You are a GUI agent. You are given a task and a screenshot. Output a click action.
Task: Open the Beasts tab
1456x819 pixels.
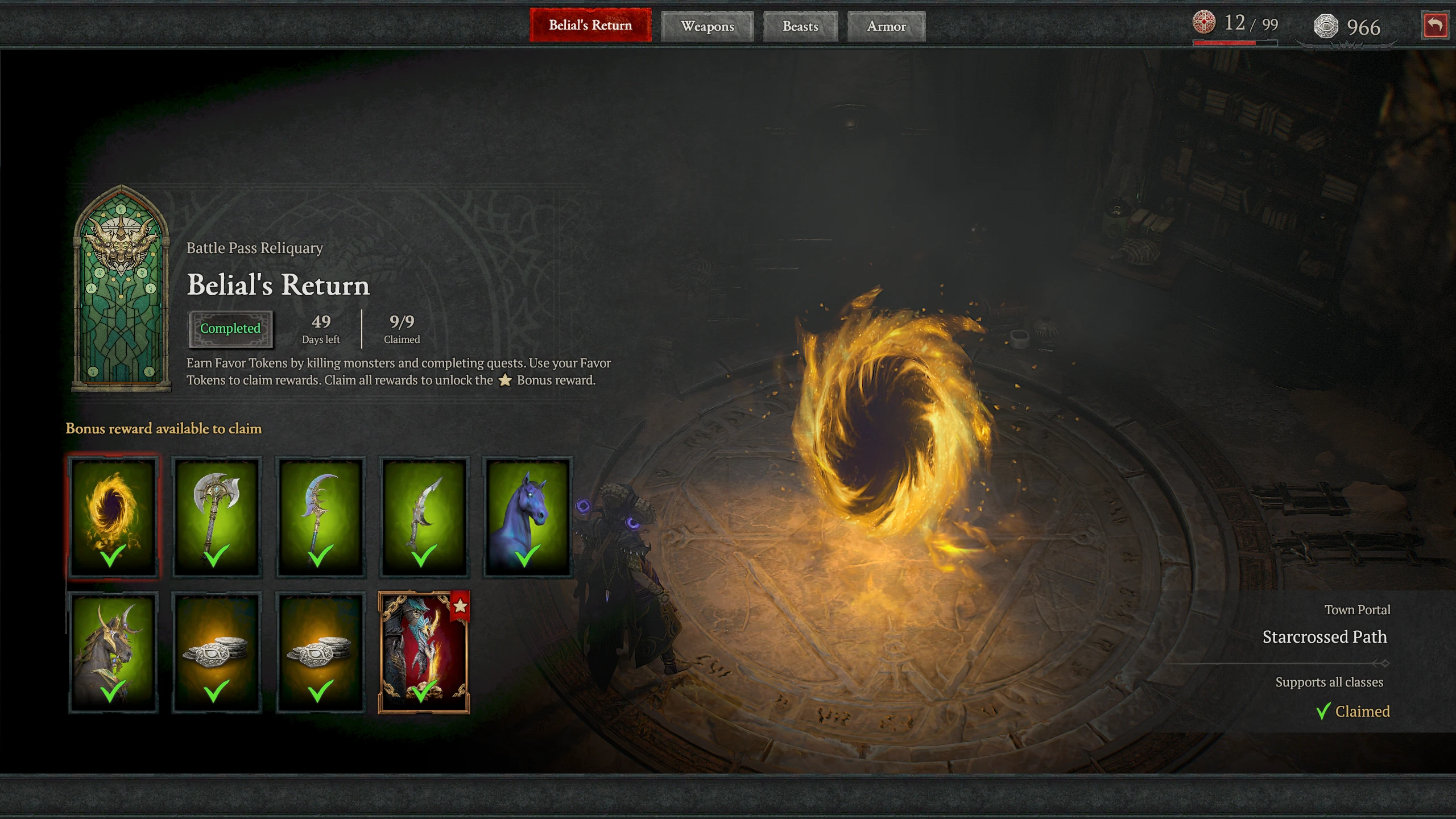click(800, 26)
